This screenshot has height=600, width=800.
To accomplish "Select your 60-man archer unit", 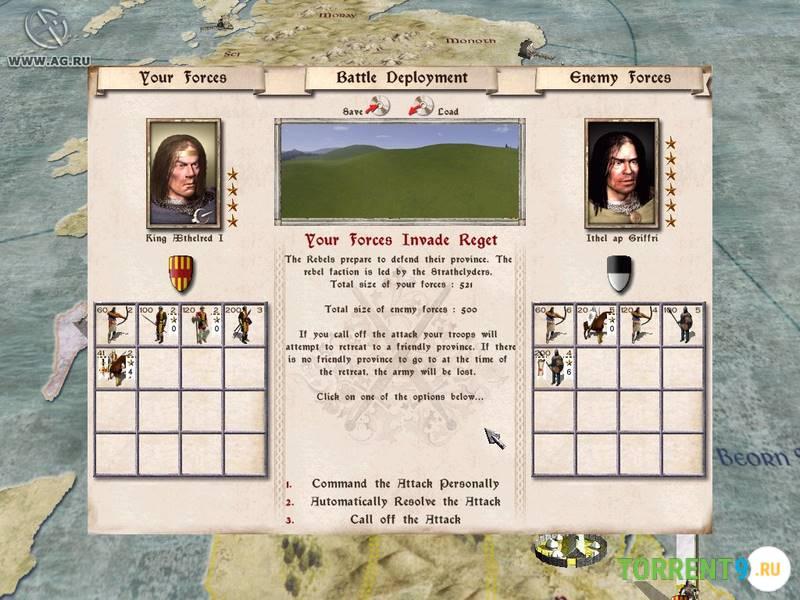I will [115, 325].
